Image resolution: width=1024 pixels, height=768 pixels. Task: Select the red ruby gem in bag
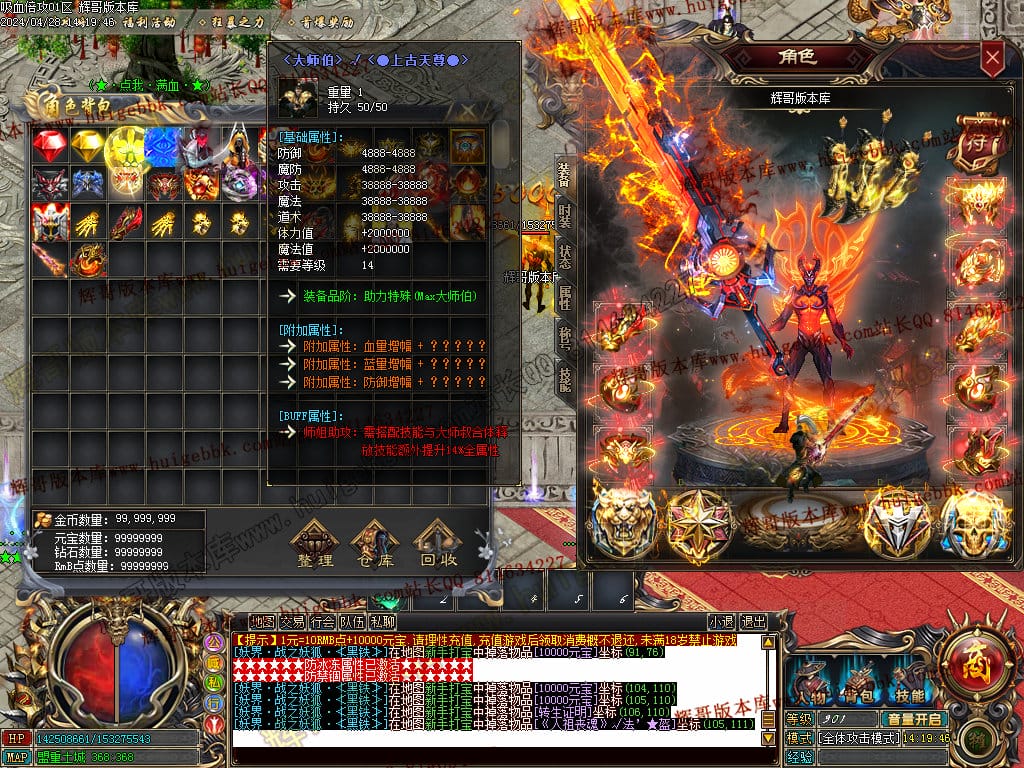pyautogui.click(x=49, y=146)
